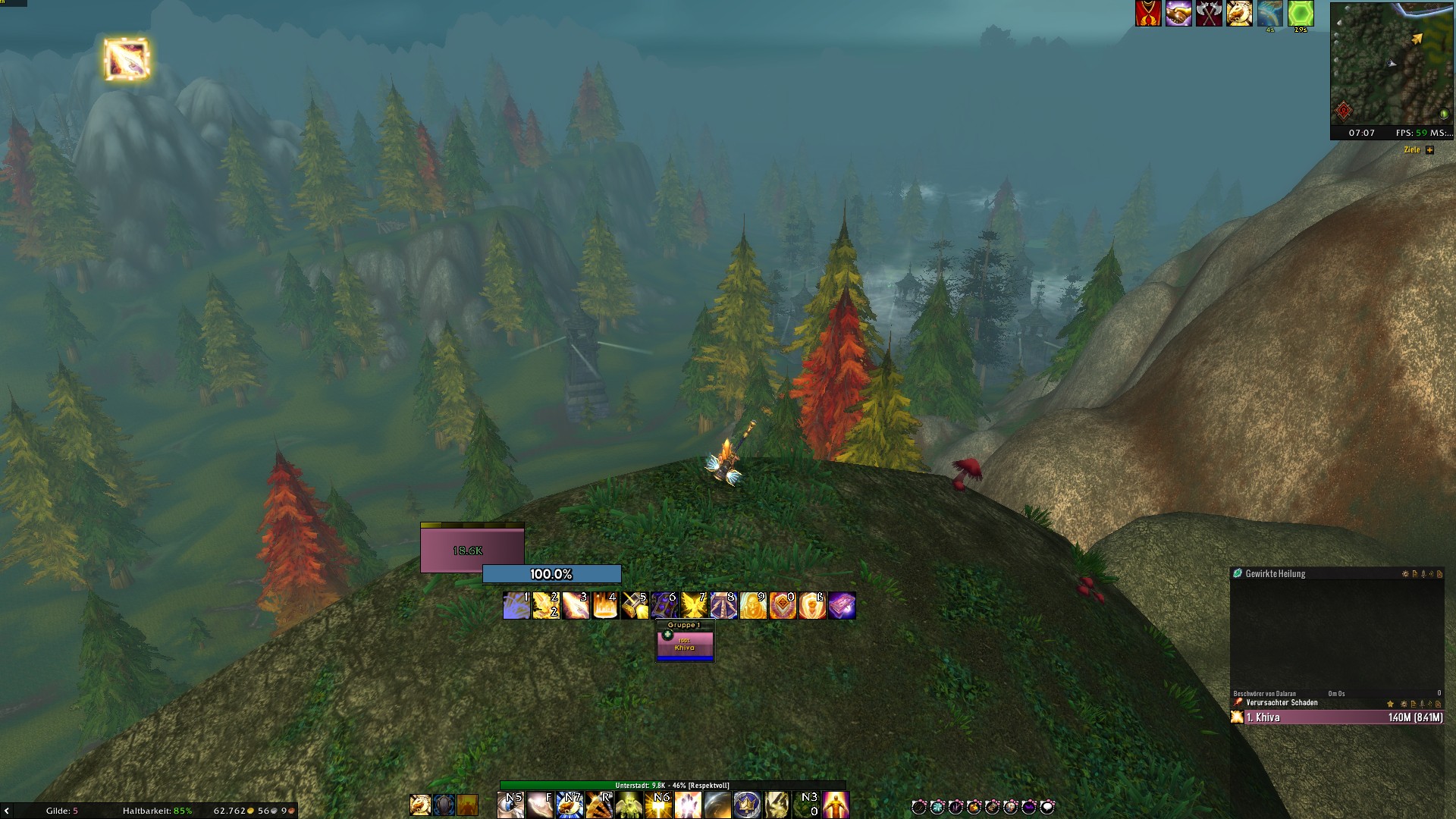Open the speech bubble chat micro button

coord(1047,807)
